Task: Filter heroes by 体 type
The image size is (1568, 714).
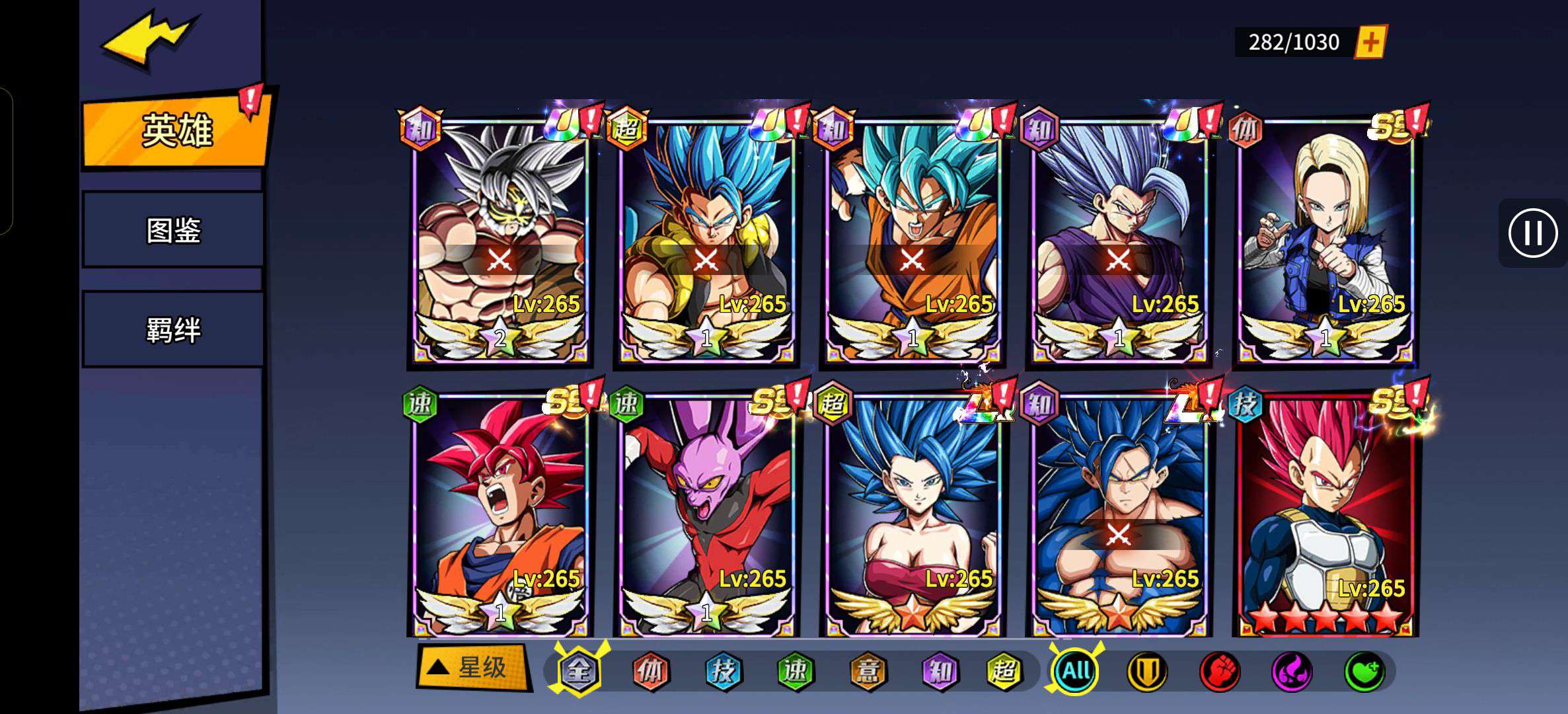Action: [651, 672]
